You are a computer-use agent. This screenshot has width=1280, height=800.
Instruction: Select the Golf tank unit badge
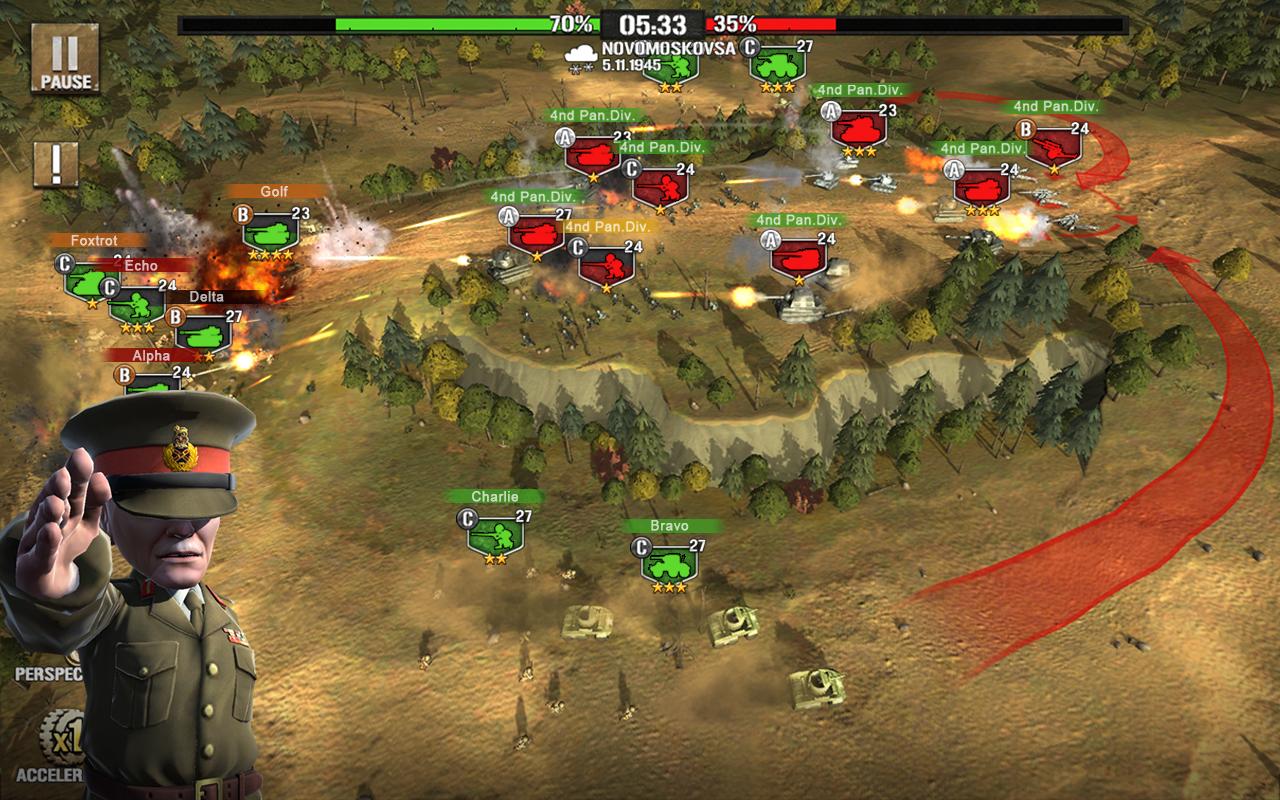click(271, 231)
